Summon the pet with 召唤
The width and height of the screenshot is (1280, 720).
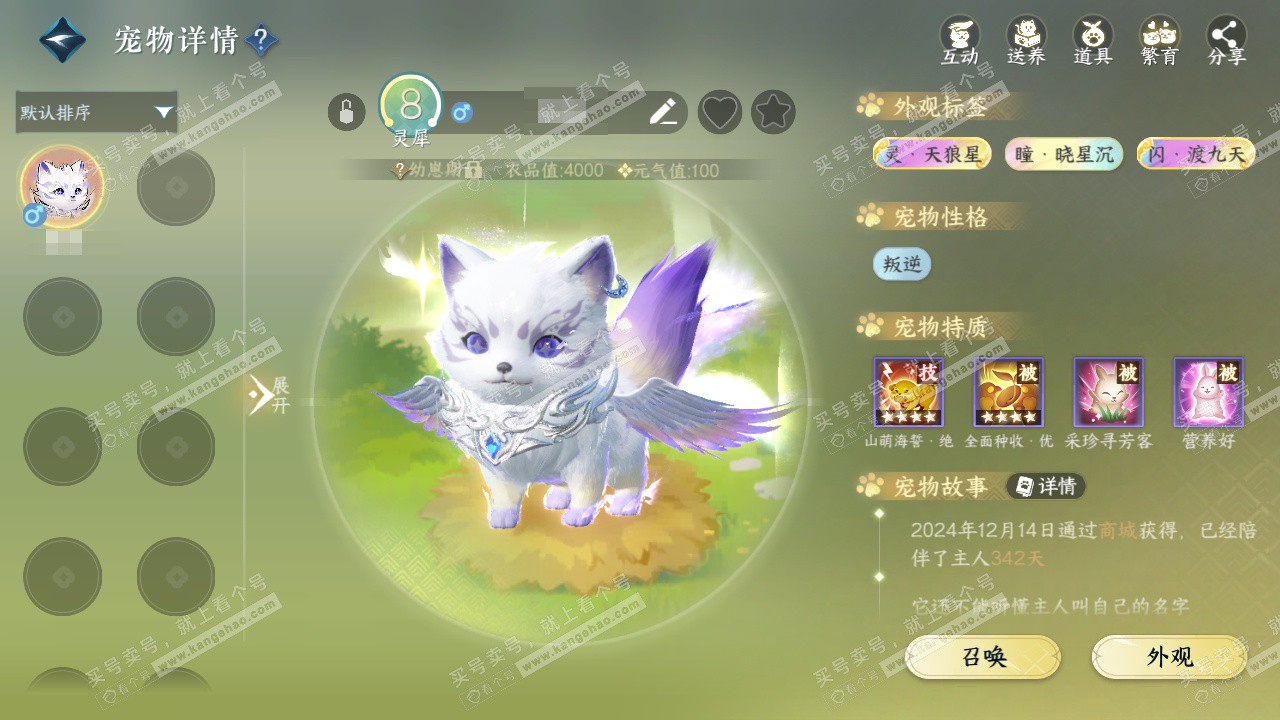983,657
